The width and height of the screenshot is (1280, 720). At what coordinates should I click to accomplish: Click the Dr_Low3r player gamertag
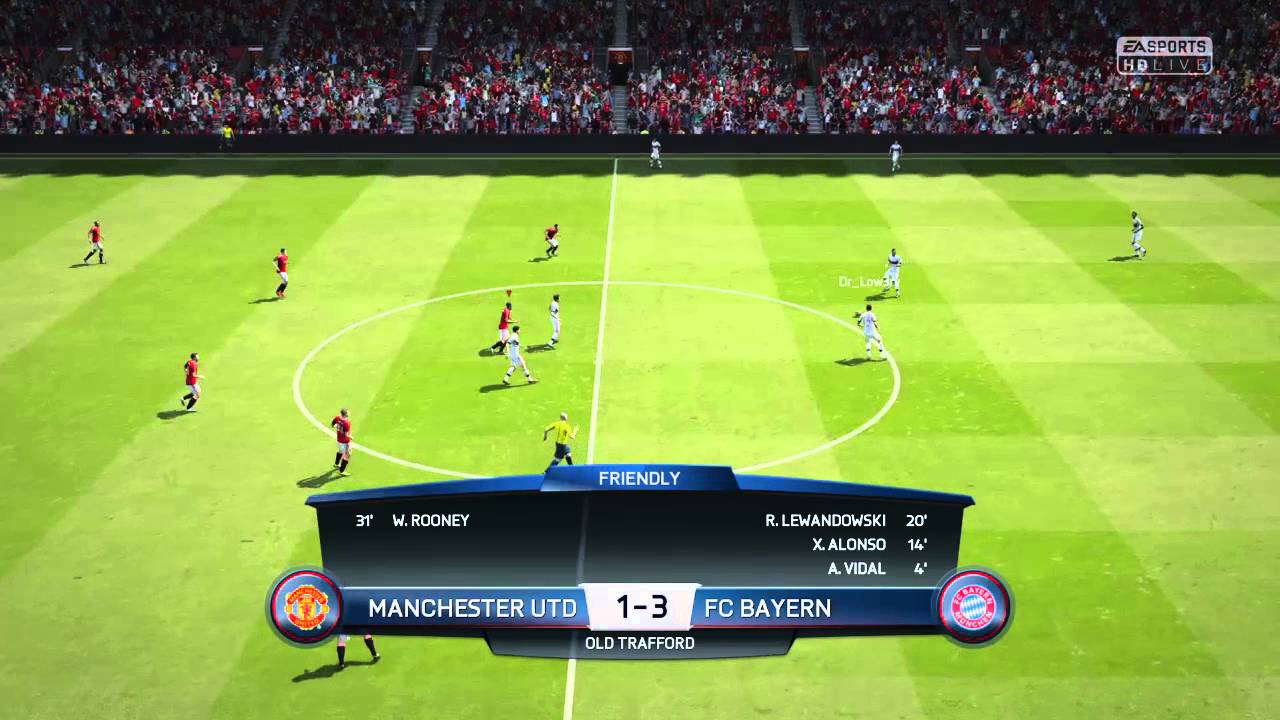click(866, 281)
